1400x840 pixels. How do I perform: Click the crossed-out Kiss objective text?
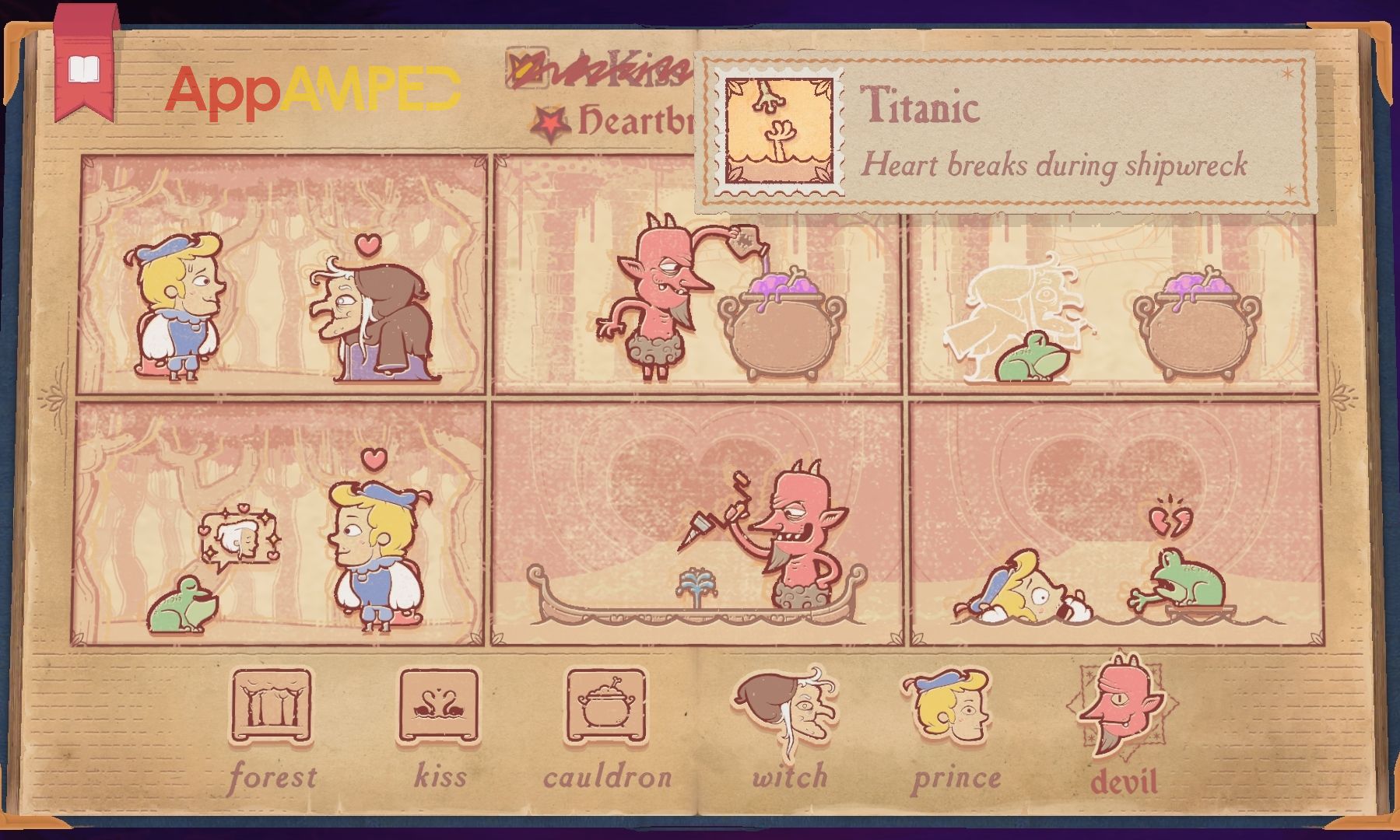(615, 74)
